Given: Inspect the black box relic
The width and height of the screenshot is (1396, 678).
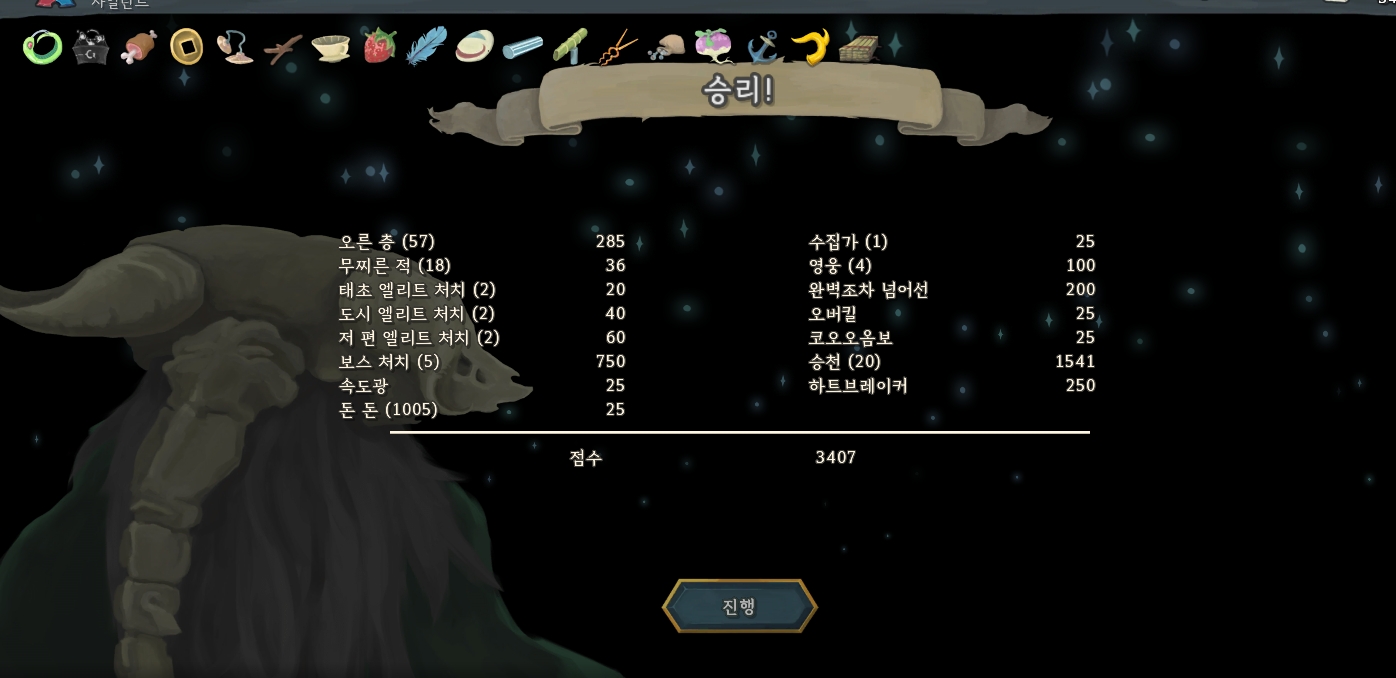Looking at the screenshot, I should tap(91, 47).
